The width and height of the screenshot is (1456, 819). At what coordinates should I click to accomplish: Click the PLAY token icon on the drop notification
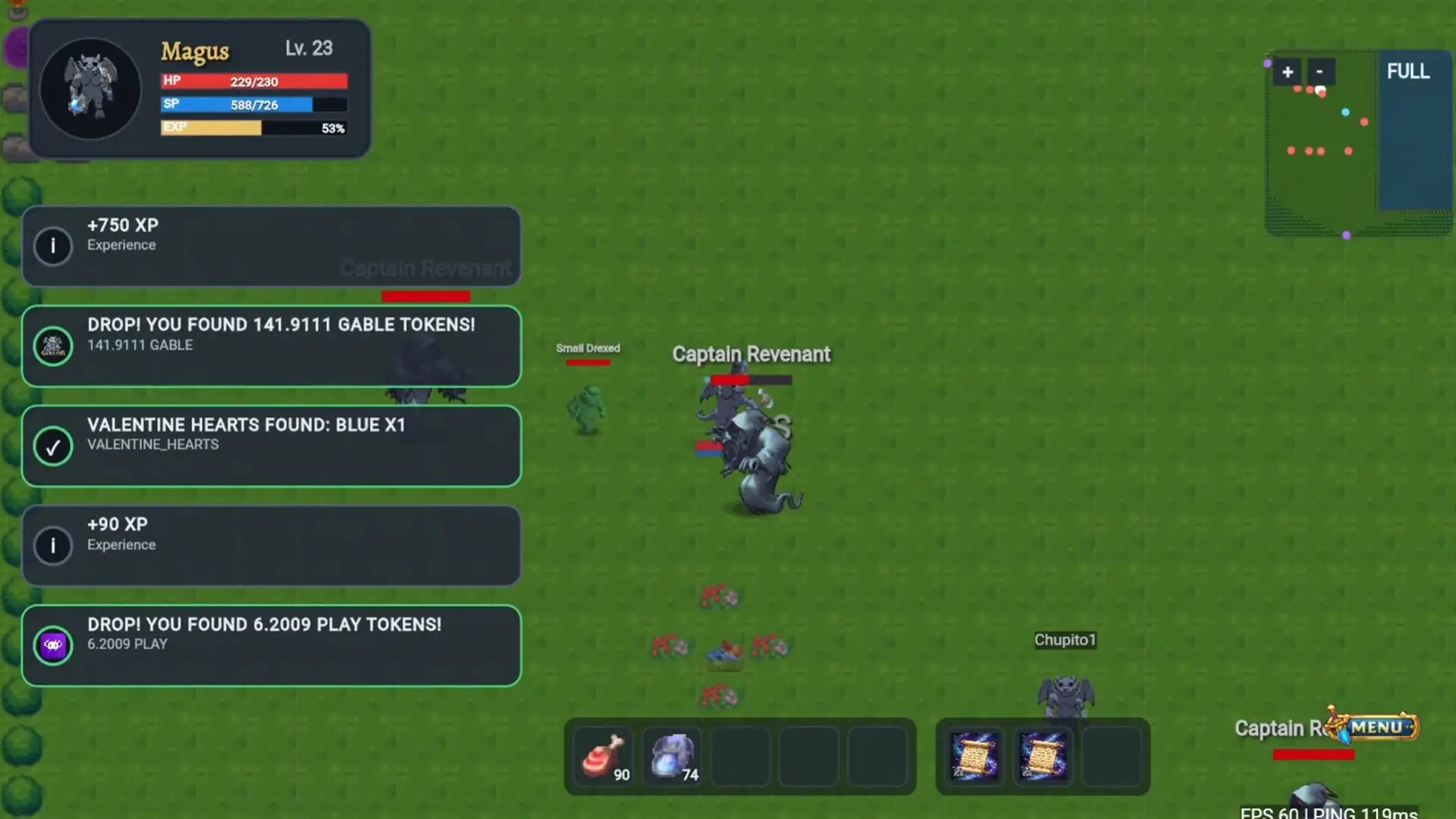(52, 644)
